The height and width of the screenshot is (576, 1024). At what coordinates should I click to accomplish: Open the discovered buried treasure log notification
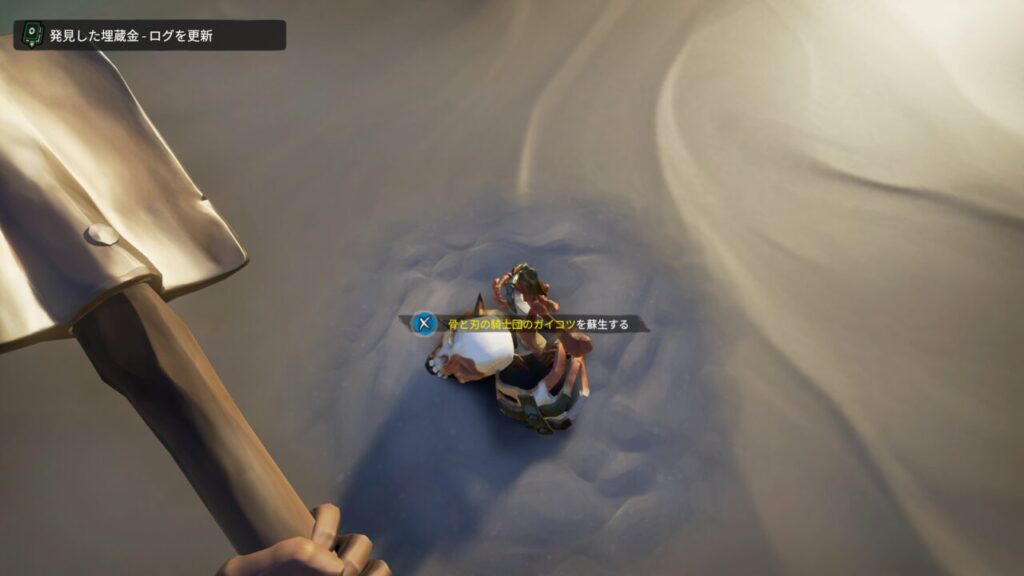click(149, 35)
